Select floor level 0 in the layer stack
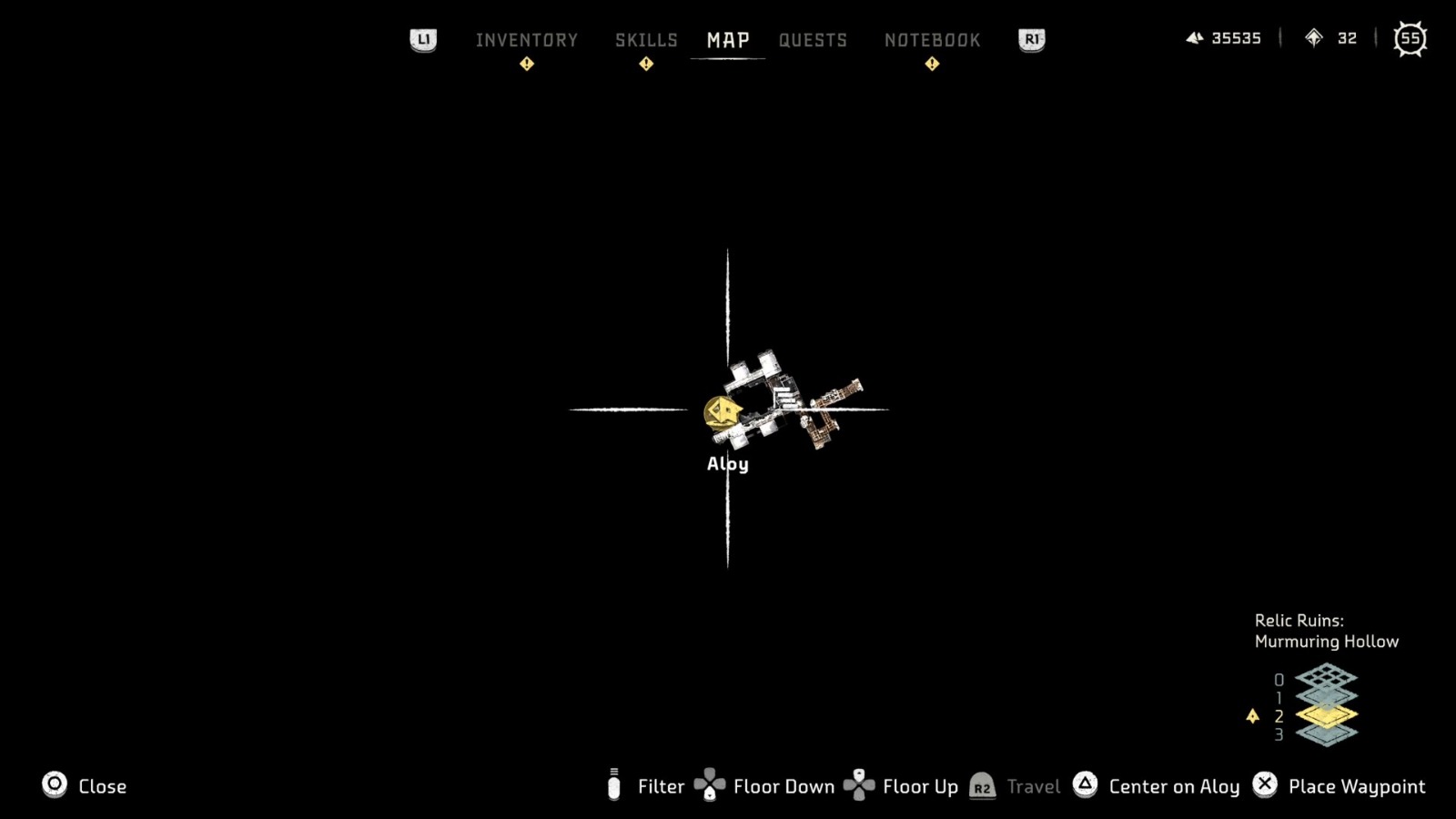This screenshot has height=819, width=1456. (1326, 678)
